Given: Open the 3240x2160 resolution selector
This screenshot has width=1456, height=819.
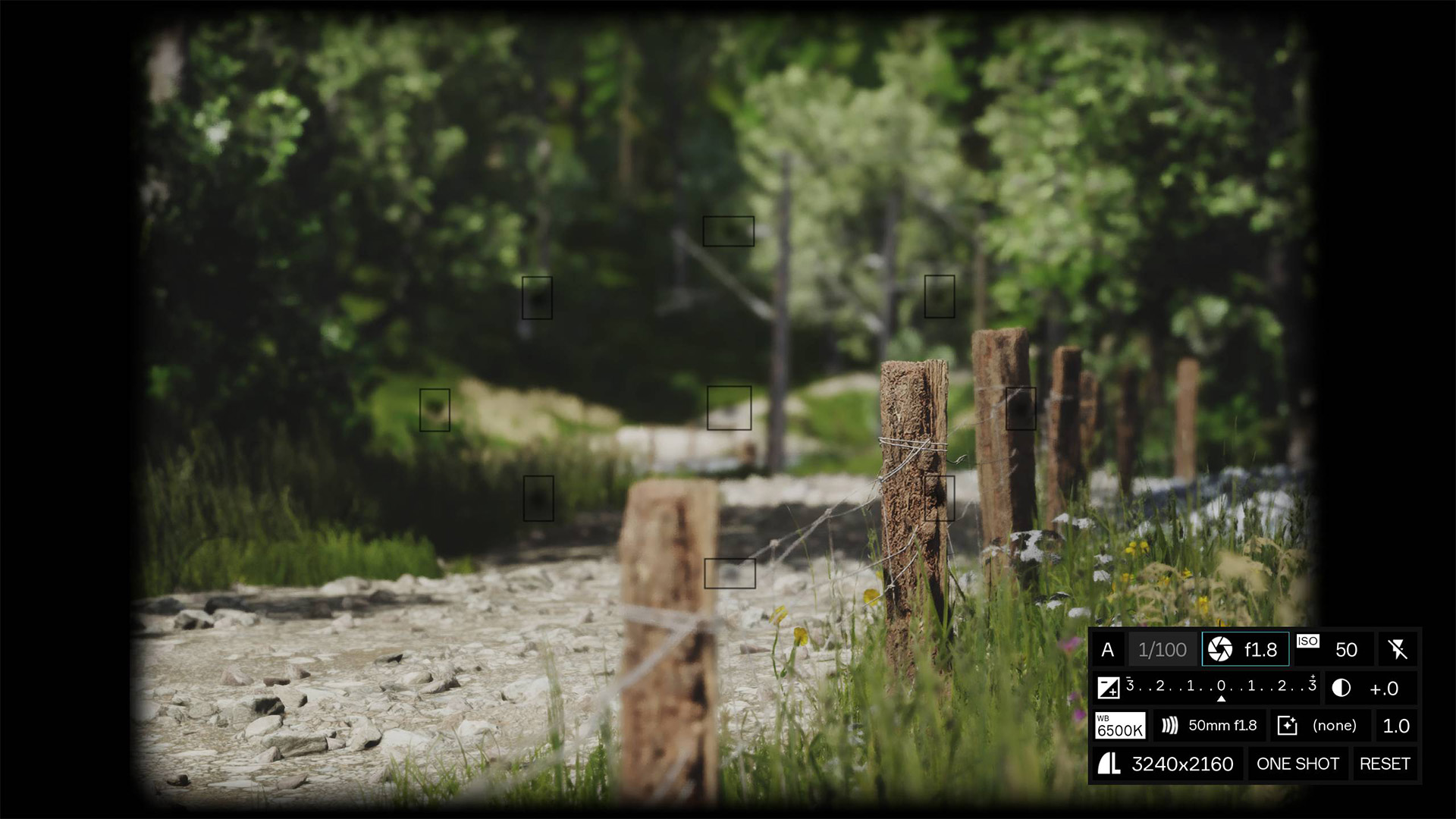Looking at the screenshot, I should [1181, 764].
